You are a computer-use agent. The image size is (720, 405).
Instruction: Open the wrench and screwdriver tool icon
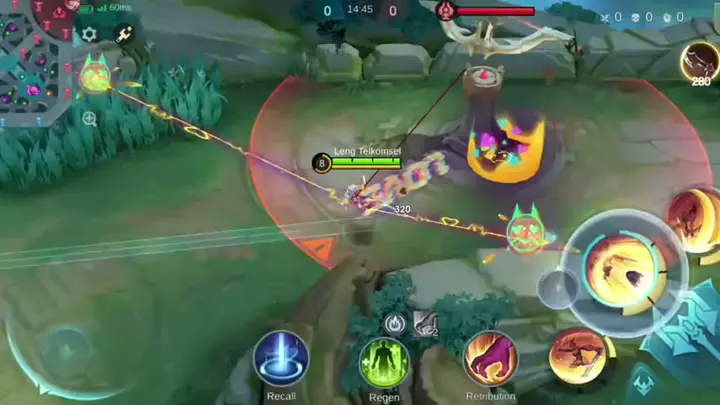pyautogui.click(x=126, y=34)
